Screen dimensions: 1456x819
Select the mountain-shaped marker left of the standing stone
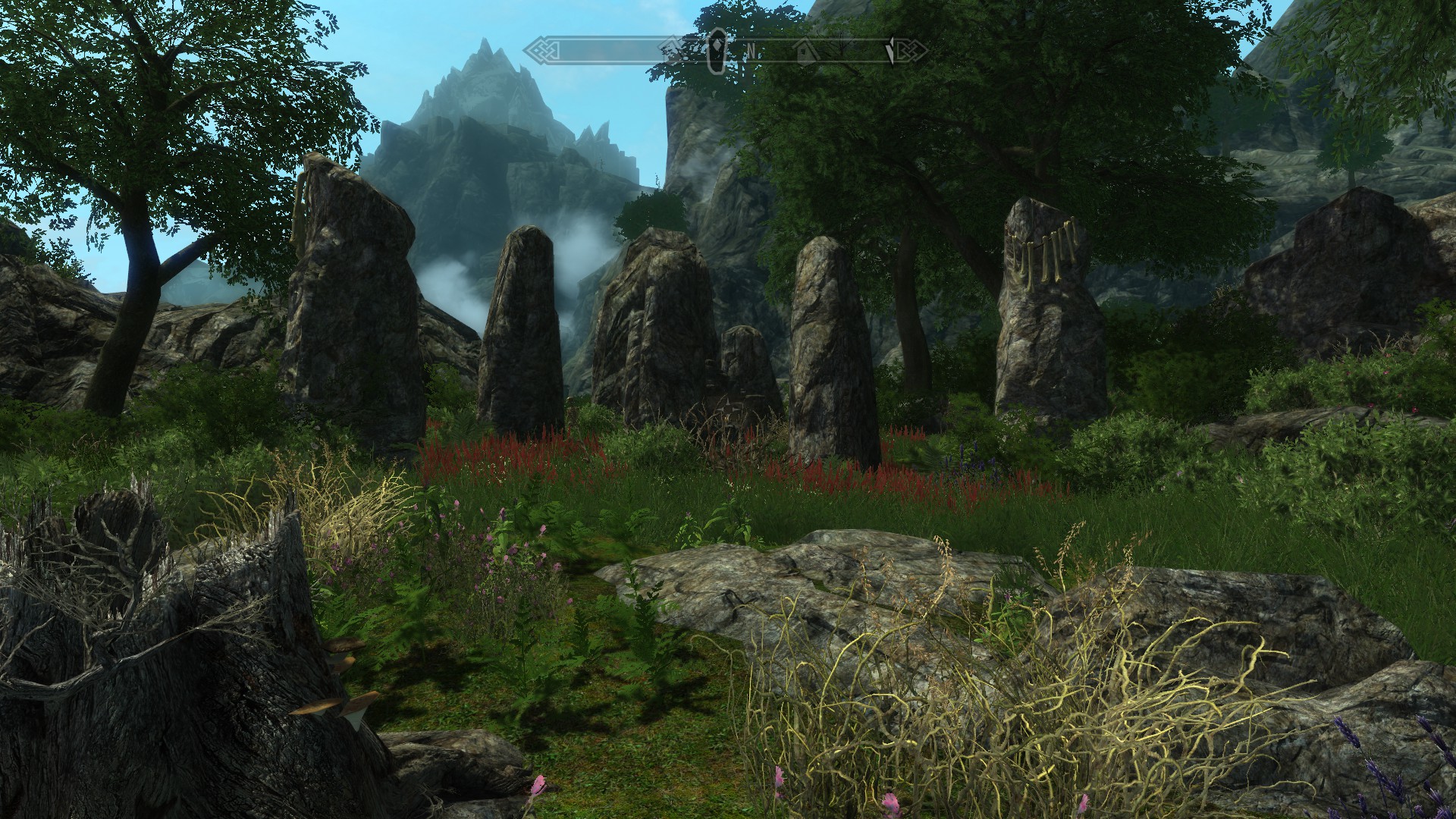click(x=673, y=51)
